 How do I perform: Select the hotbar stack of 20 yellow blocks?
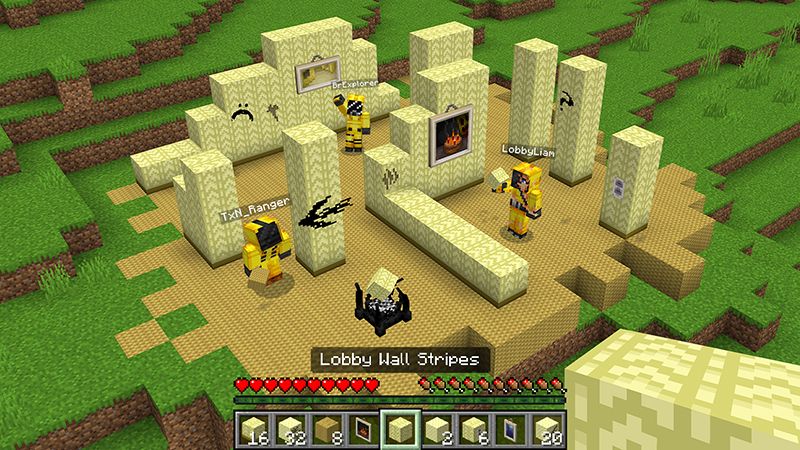pos(546,430)
